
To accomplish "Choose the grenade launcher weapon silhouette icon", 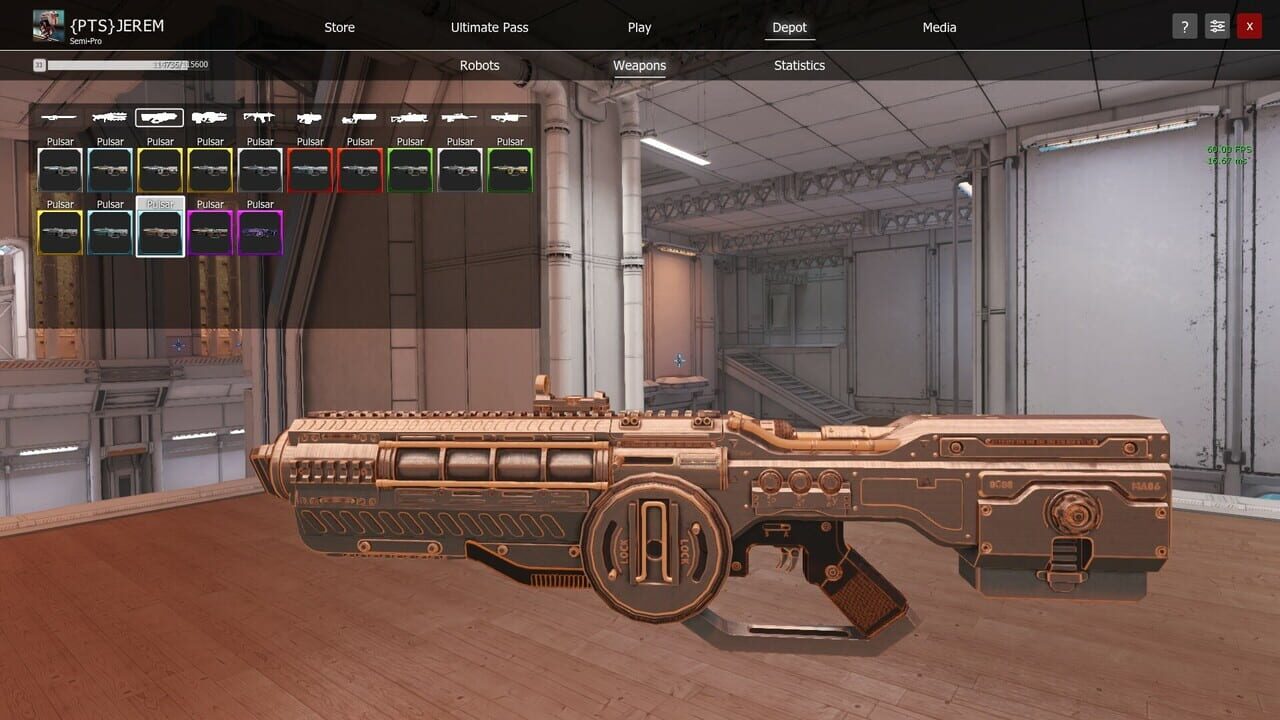I will (309, 117).
